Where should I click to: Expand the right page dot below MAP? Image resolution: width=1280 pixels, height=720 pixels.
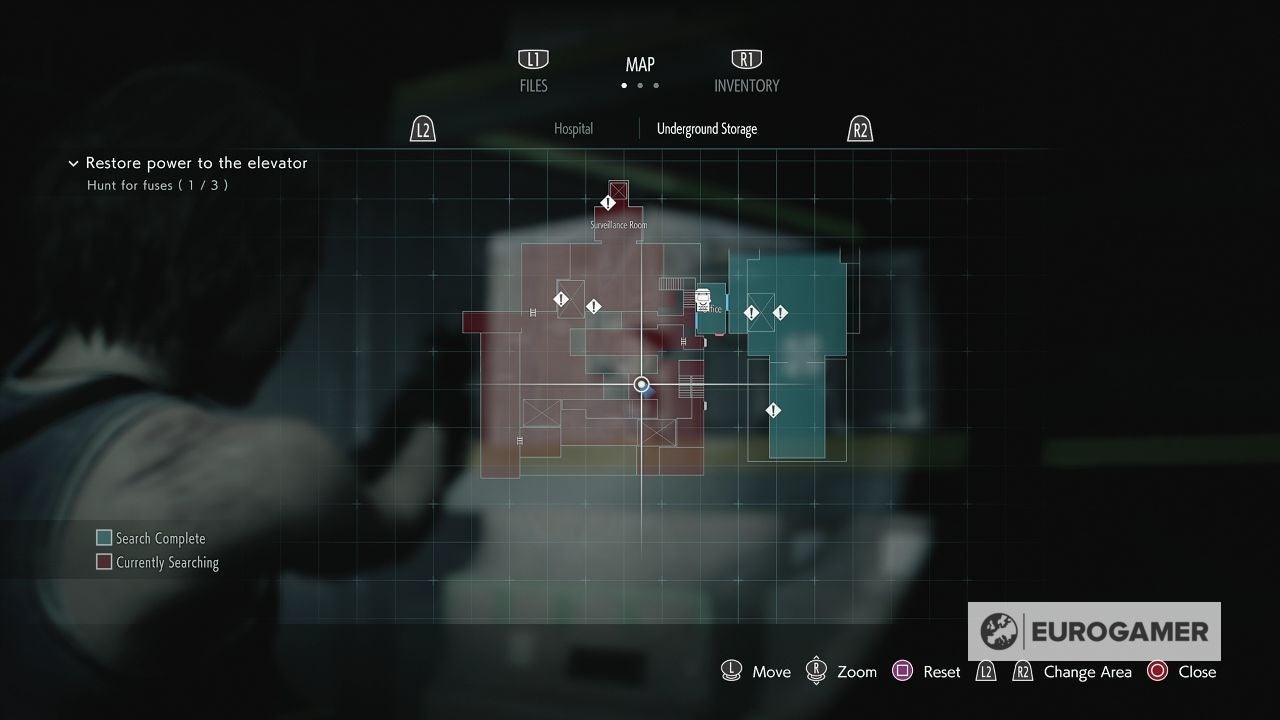(656, 86)
